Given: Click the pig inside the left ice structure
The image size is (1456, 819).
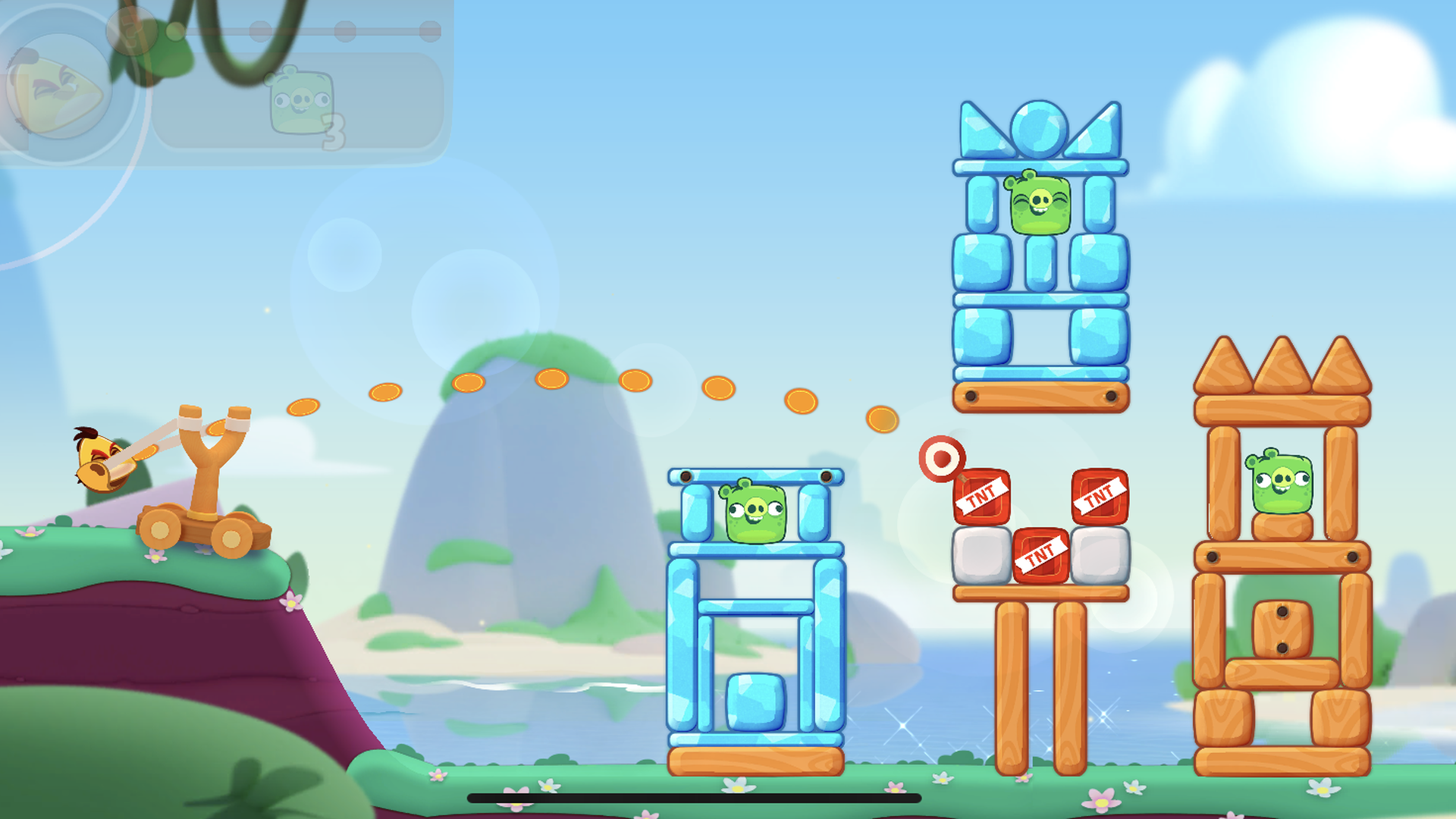Looking at the screenshot, I should point(755,513).
